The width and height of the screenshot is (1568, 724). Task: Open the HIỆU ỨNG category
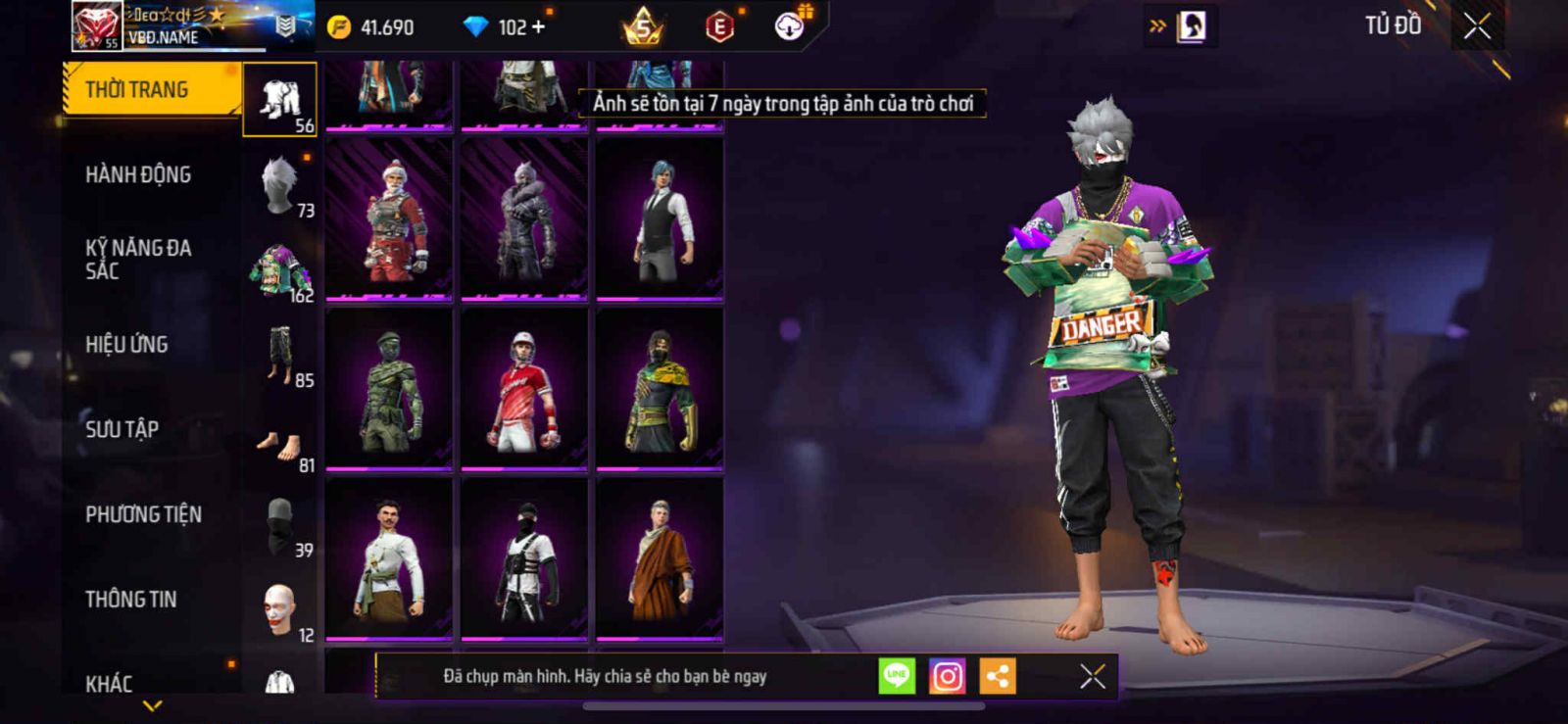click(x=126, y=345)
